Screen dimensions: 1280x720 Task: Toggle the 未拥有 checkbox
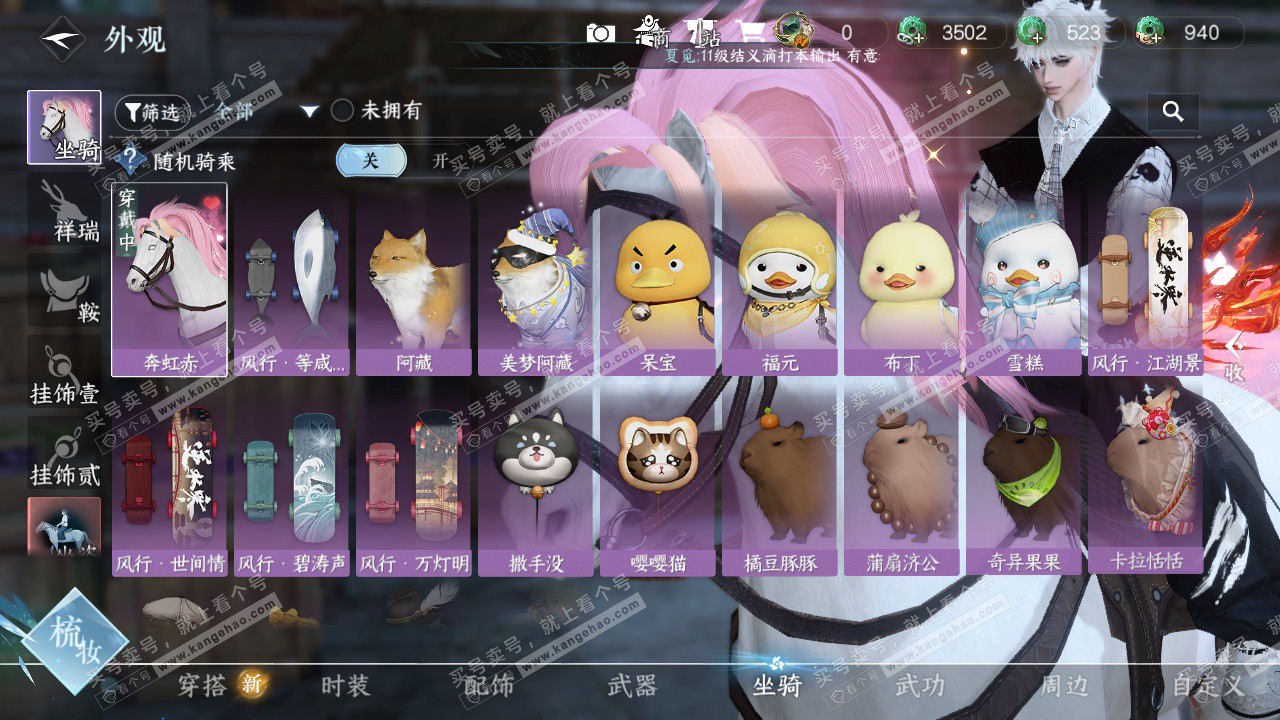pos(342,111)
